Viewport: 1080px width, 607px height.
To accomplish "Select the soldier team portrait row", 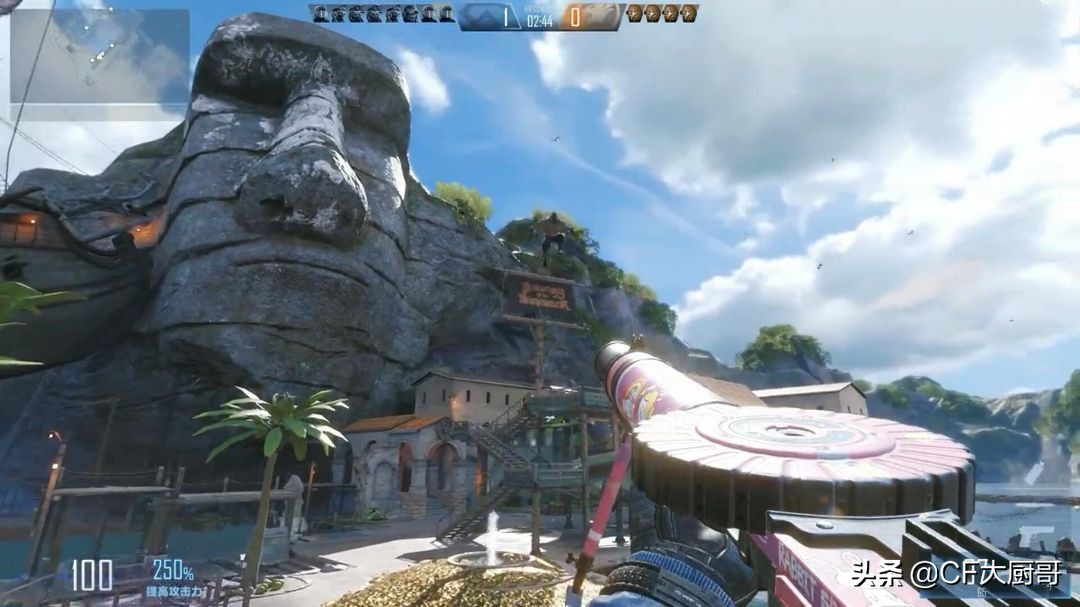I will [382, 14].
